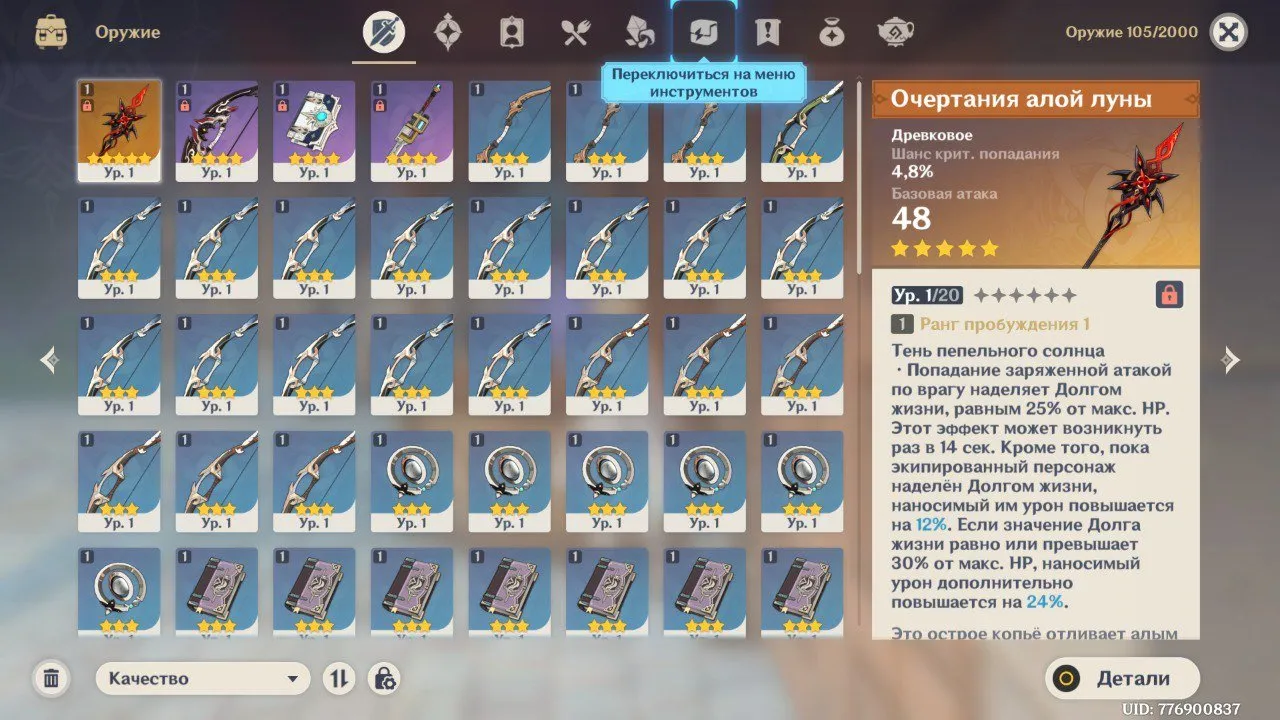This screenshot has height=720, width=1280.
Task: Open the gadgets (инструменты) menu icon
Action: (703, 30)
